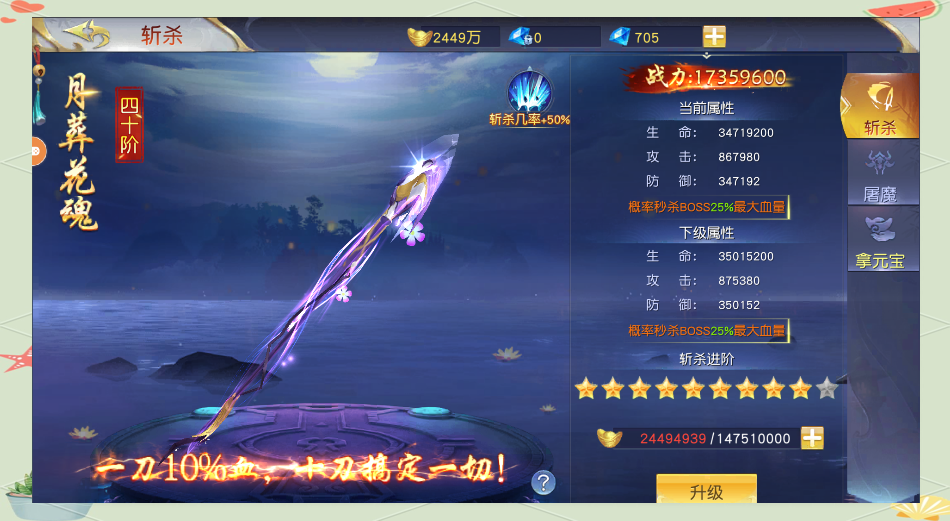Add more diamonds with the top plus button
The height and width of the screenshot is (521, 950).
coord(714,37)
